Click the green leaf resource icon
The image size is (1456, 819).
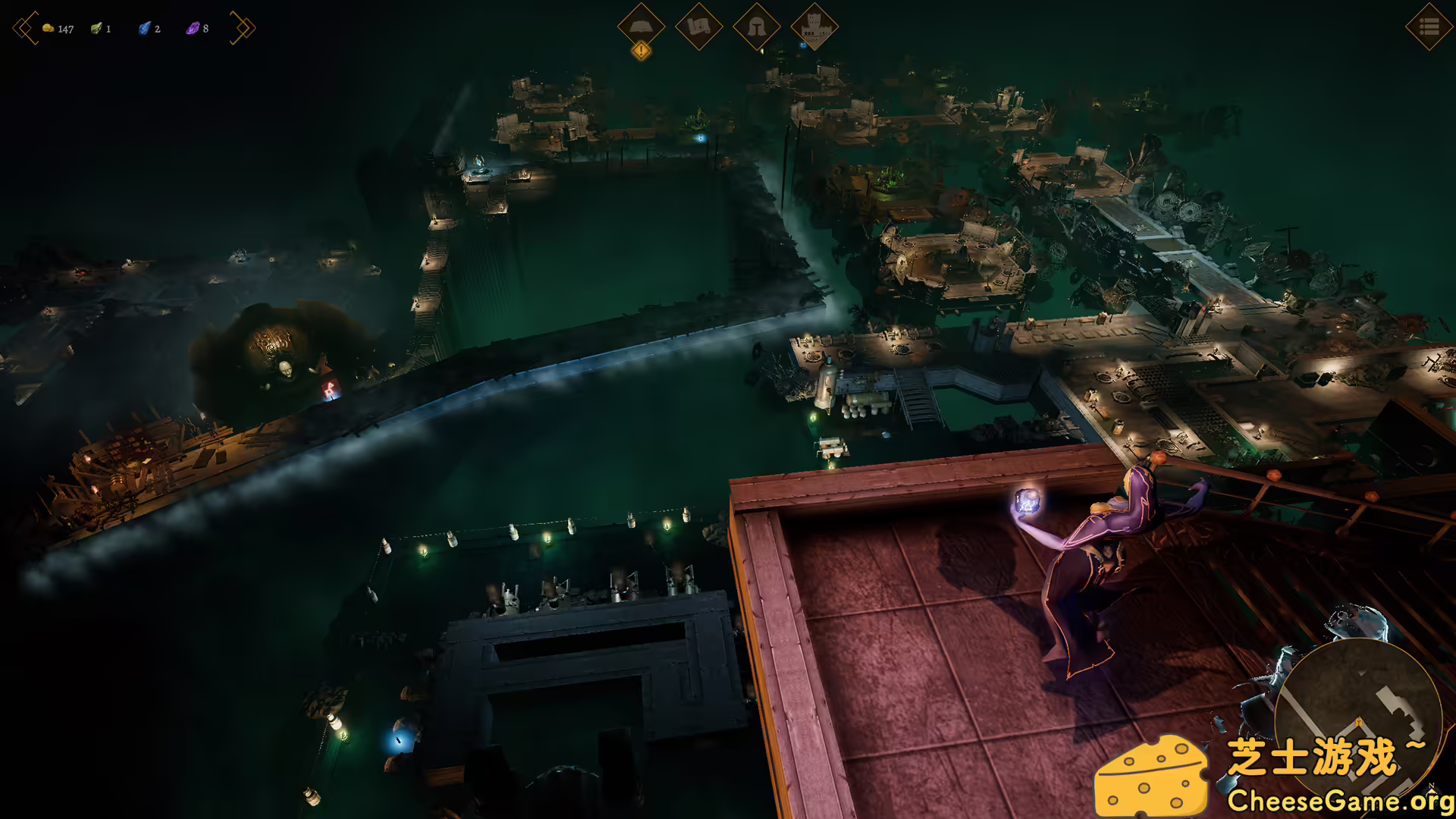click(96, 28)
